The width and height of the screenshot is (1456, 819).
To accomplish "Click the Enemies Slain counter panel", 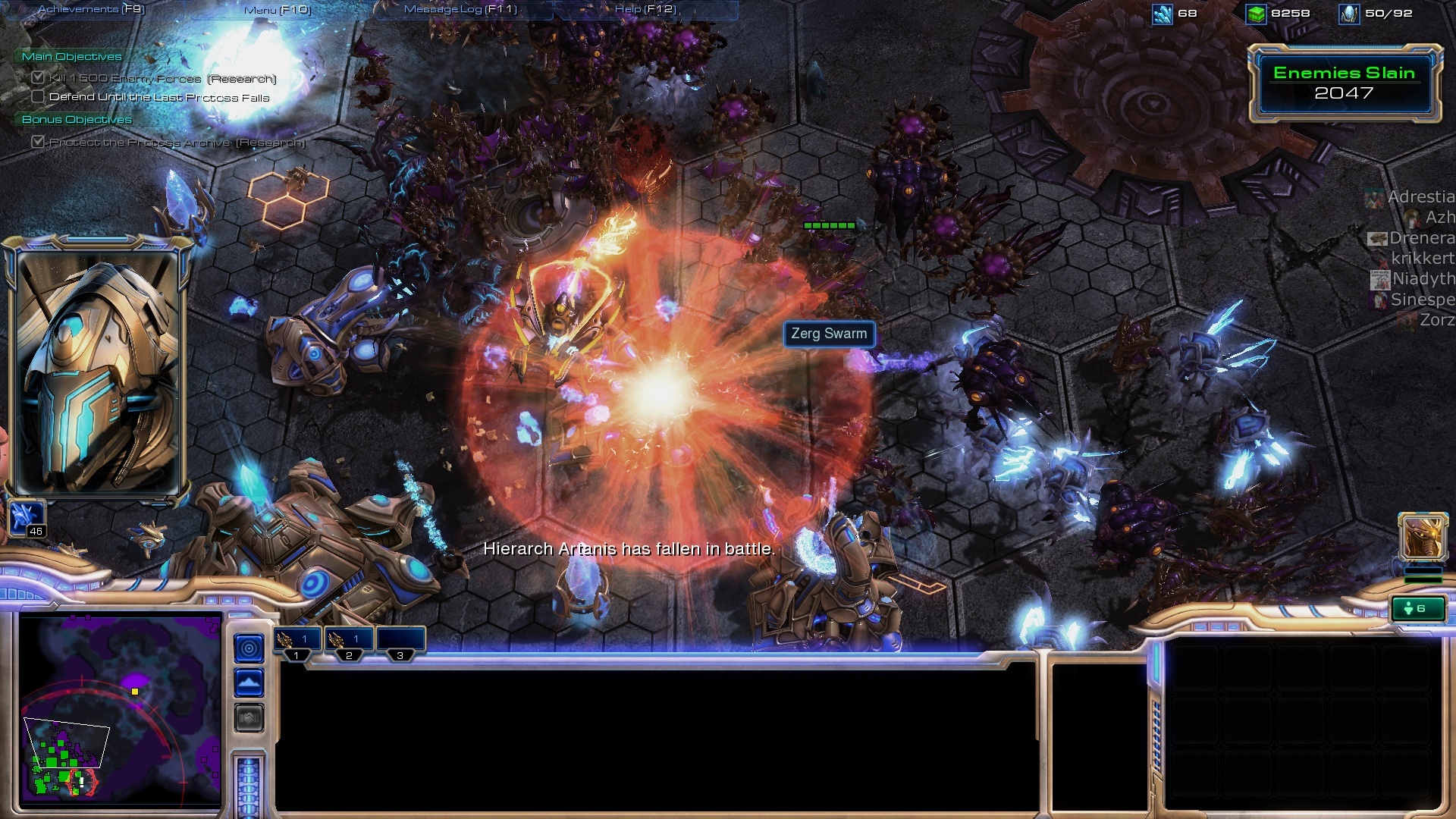I will point(1344,83).
